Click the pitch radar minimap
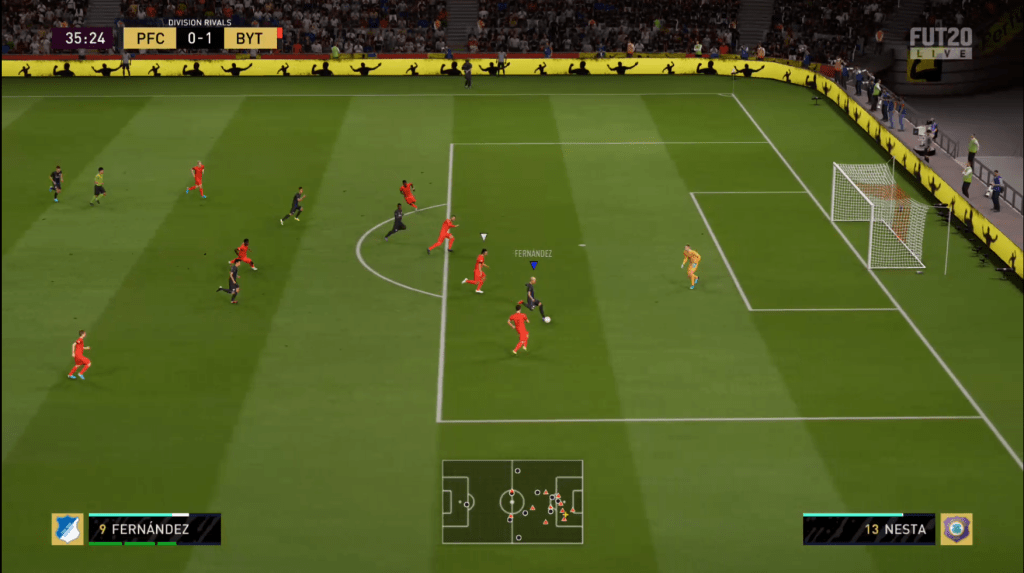The image size is (1024, 573). point(512,502)
